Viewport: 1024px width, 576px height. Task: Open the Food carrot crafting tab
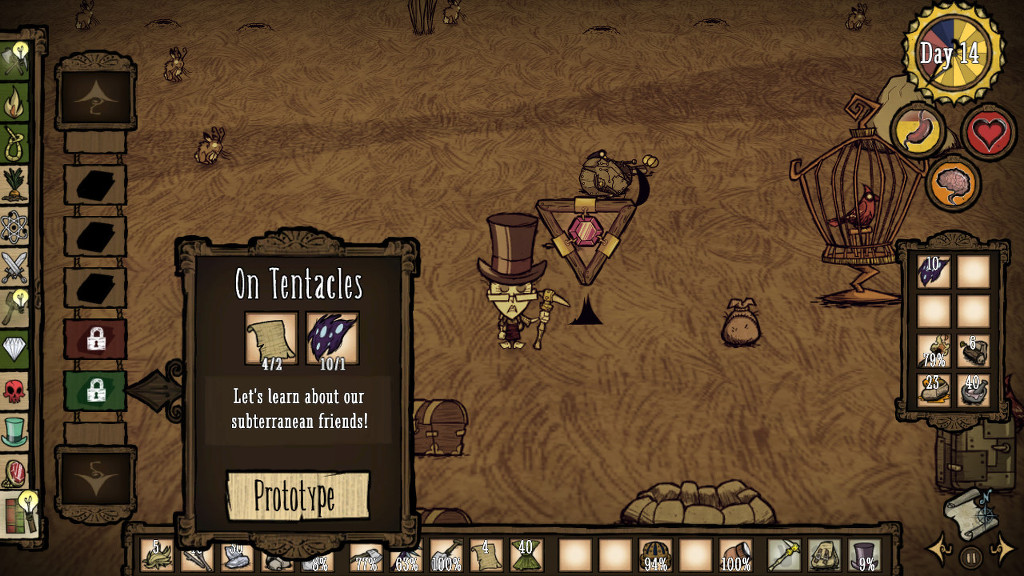pyautogui.click(x=15, y=186)
